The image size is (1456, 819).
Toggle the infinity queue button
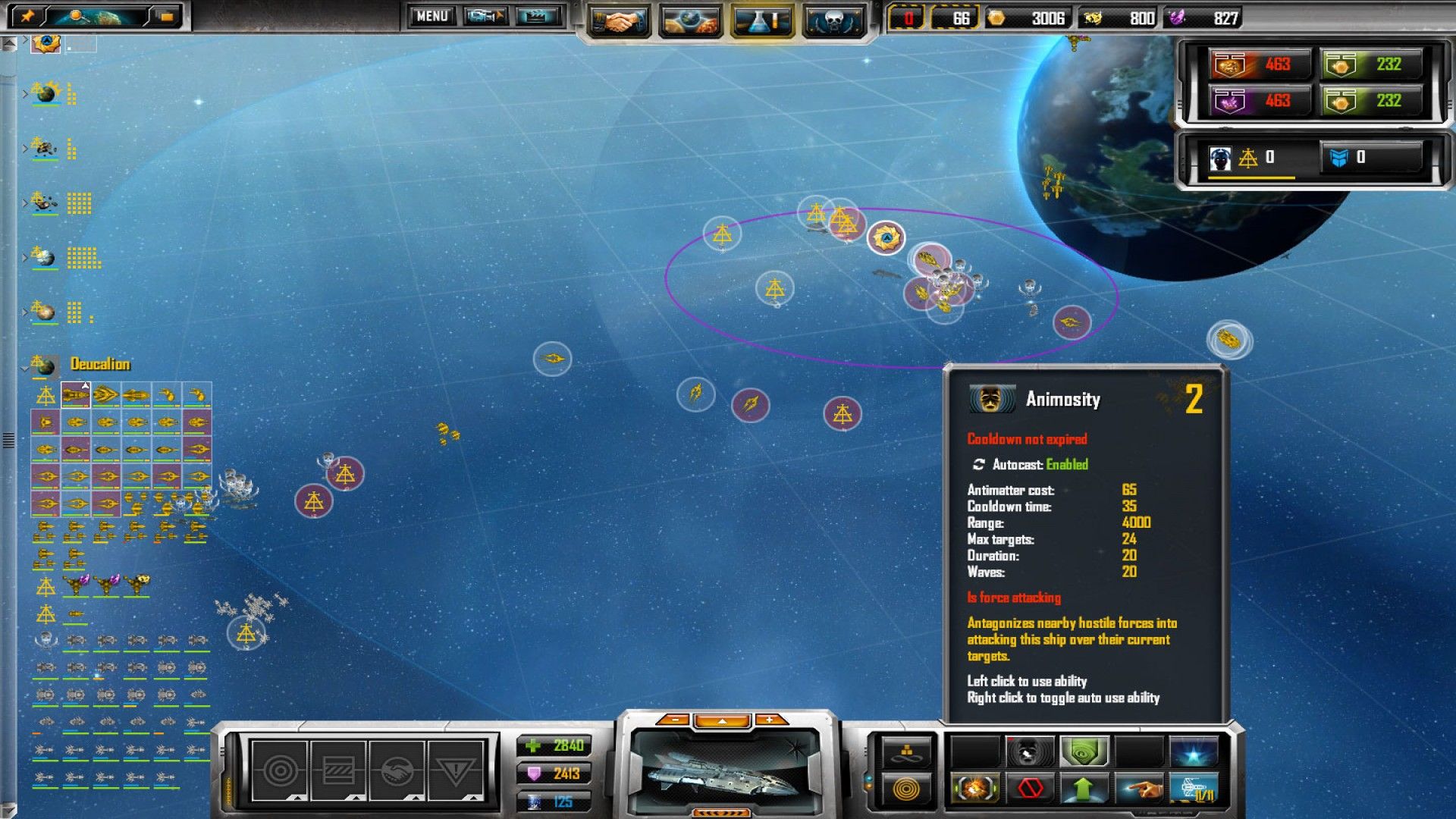click(x=907, y=751)
